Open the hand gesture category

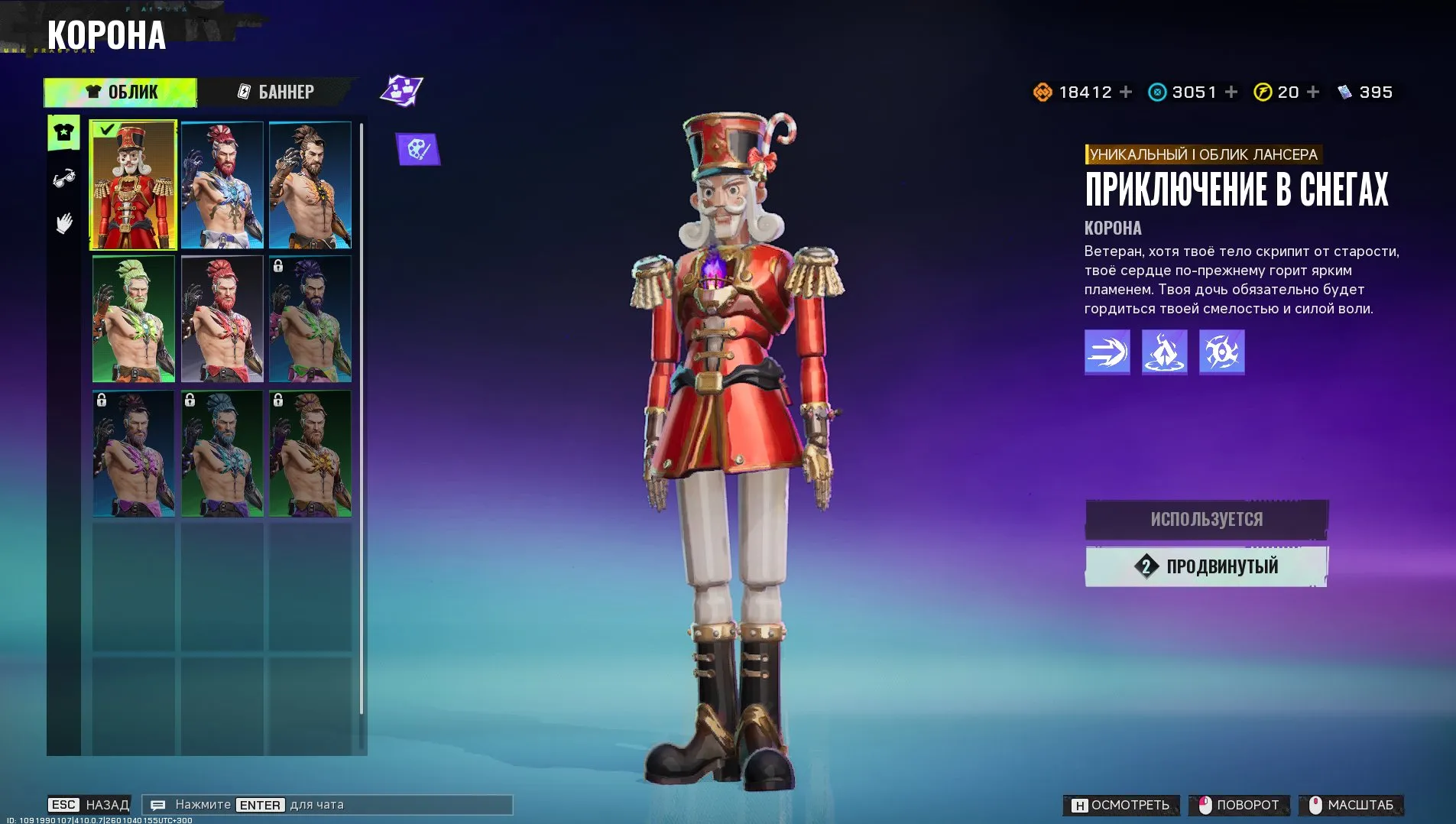click(x=64, y=223)
